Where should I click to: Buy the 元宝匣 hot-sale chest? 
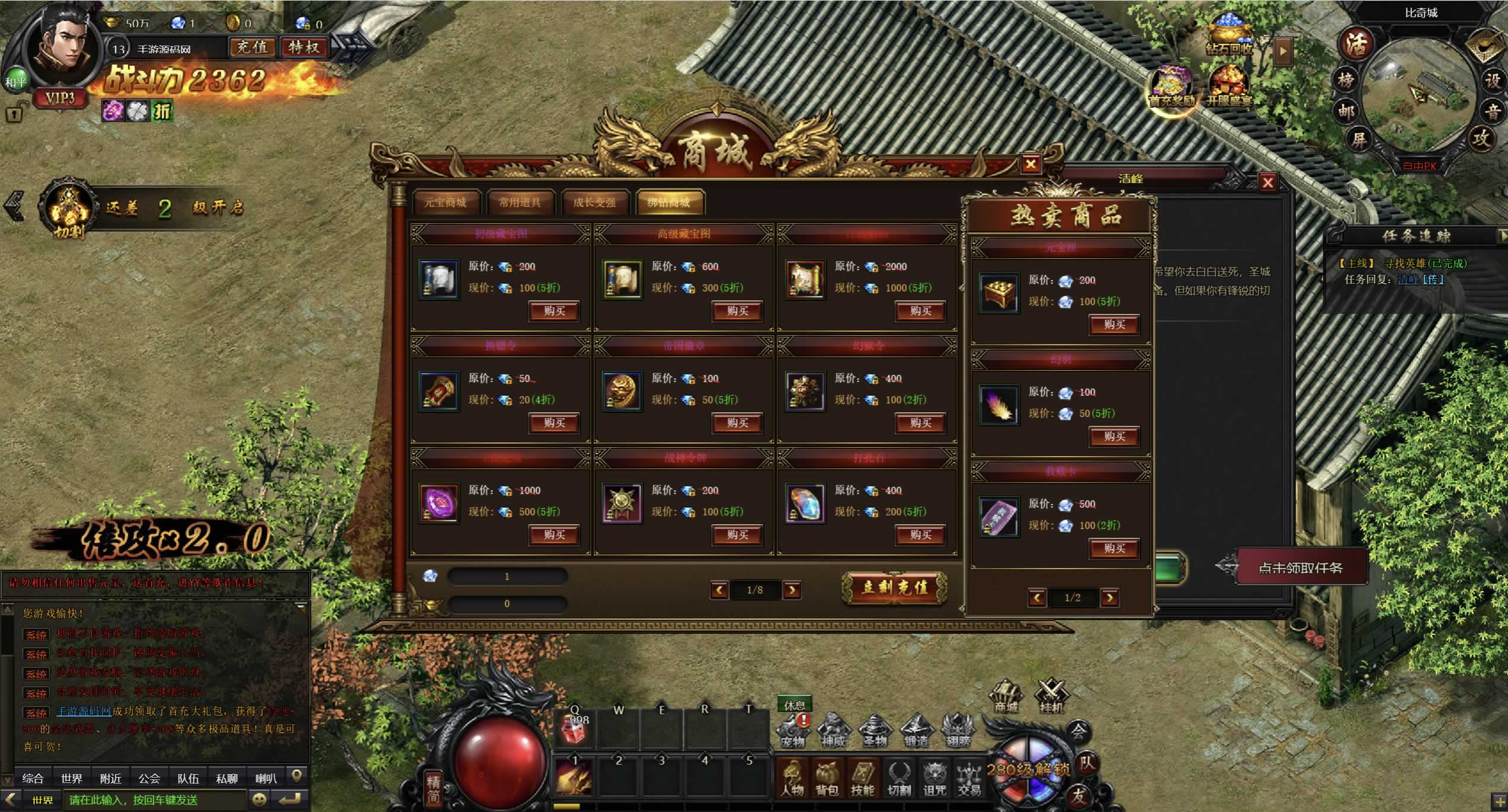click(1114, 325)
